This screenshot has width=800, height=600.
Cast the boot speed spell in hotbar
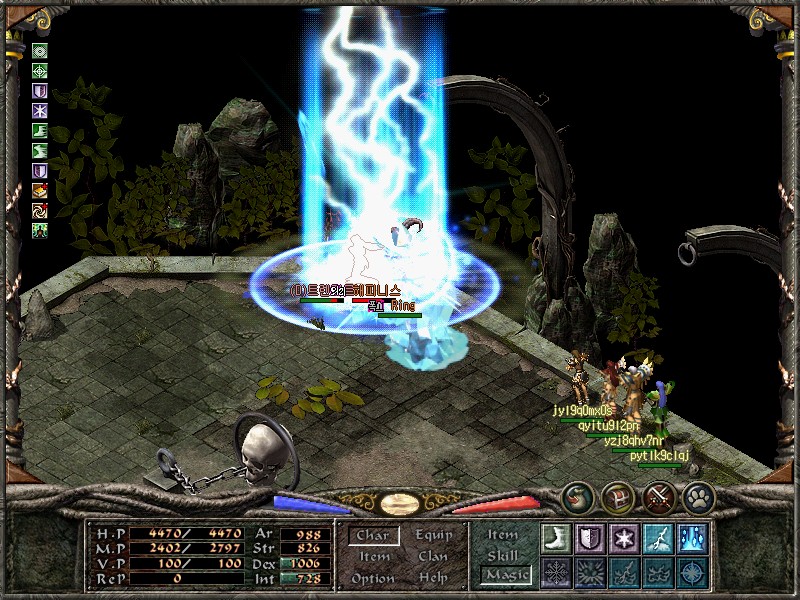click(x=555, y=538)
